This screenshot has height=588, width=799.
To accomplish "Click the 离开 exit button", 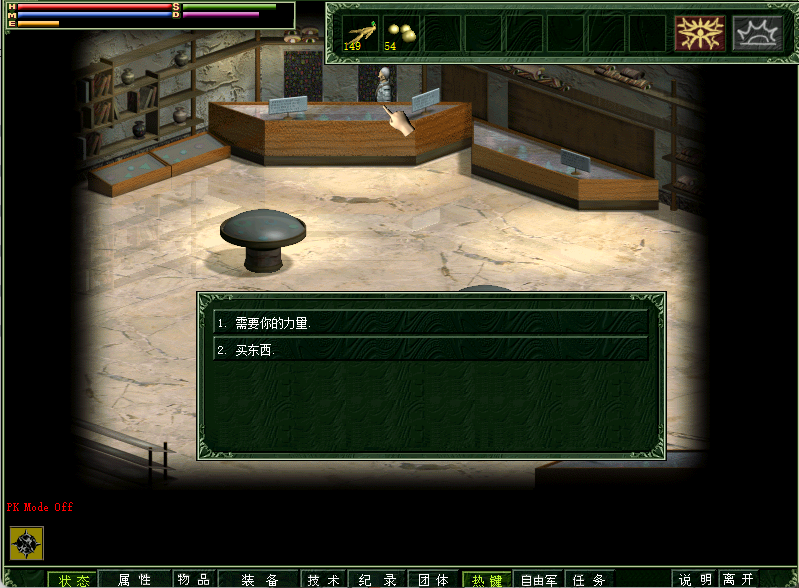I will [x=739, y=580].
